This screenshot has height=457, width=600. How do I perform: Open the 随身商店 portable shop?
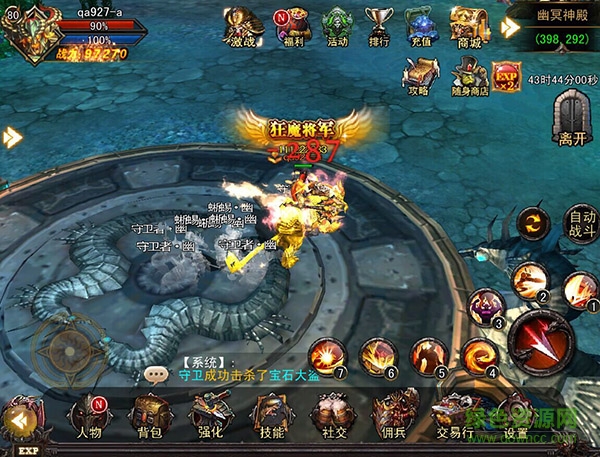click(x=469, y=74)
